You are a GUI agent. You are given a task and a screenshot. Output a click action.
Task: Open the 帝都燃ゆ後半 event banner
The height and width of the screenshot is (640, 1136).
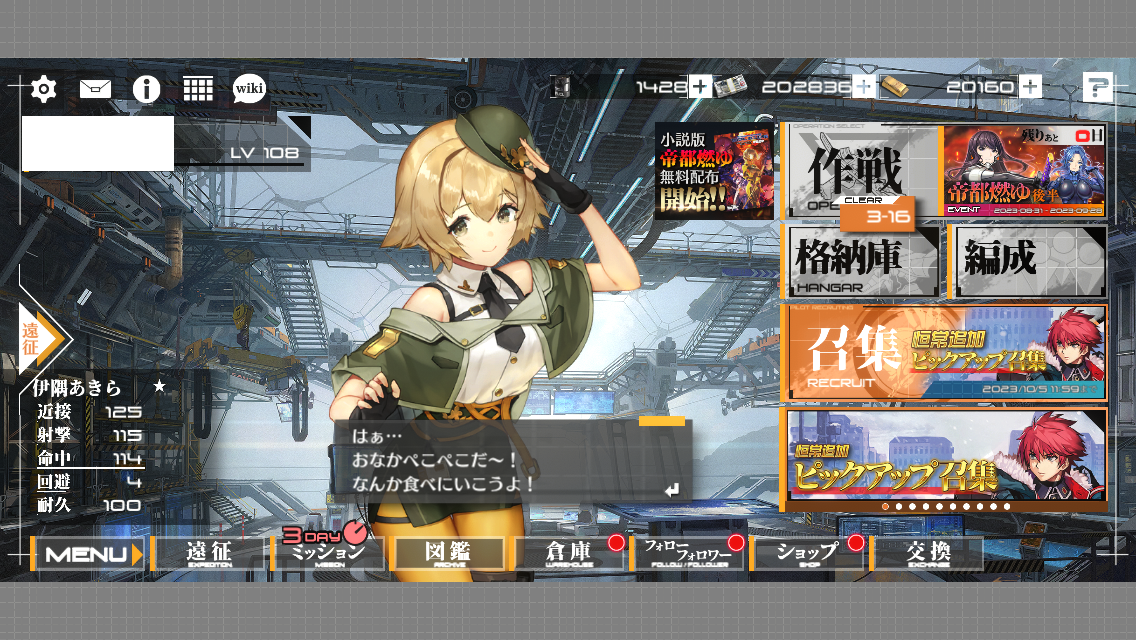pyautogui.click(x=1025, y=170)
